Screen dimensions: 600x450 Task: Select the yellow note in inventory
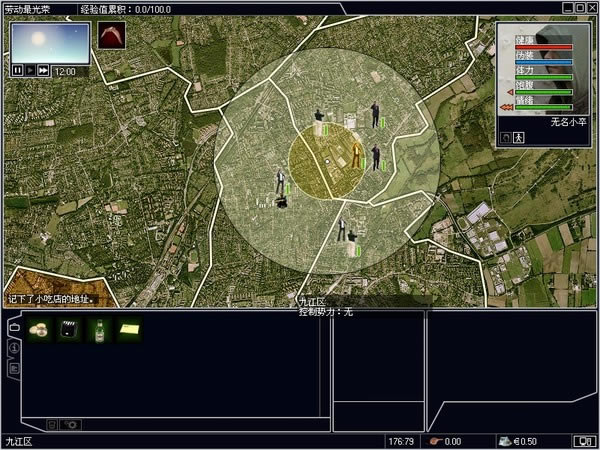pos(129,329)
